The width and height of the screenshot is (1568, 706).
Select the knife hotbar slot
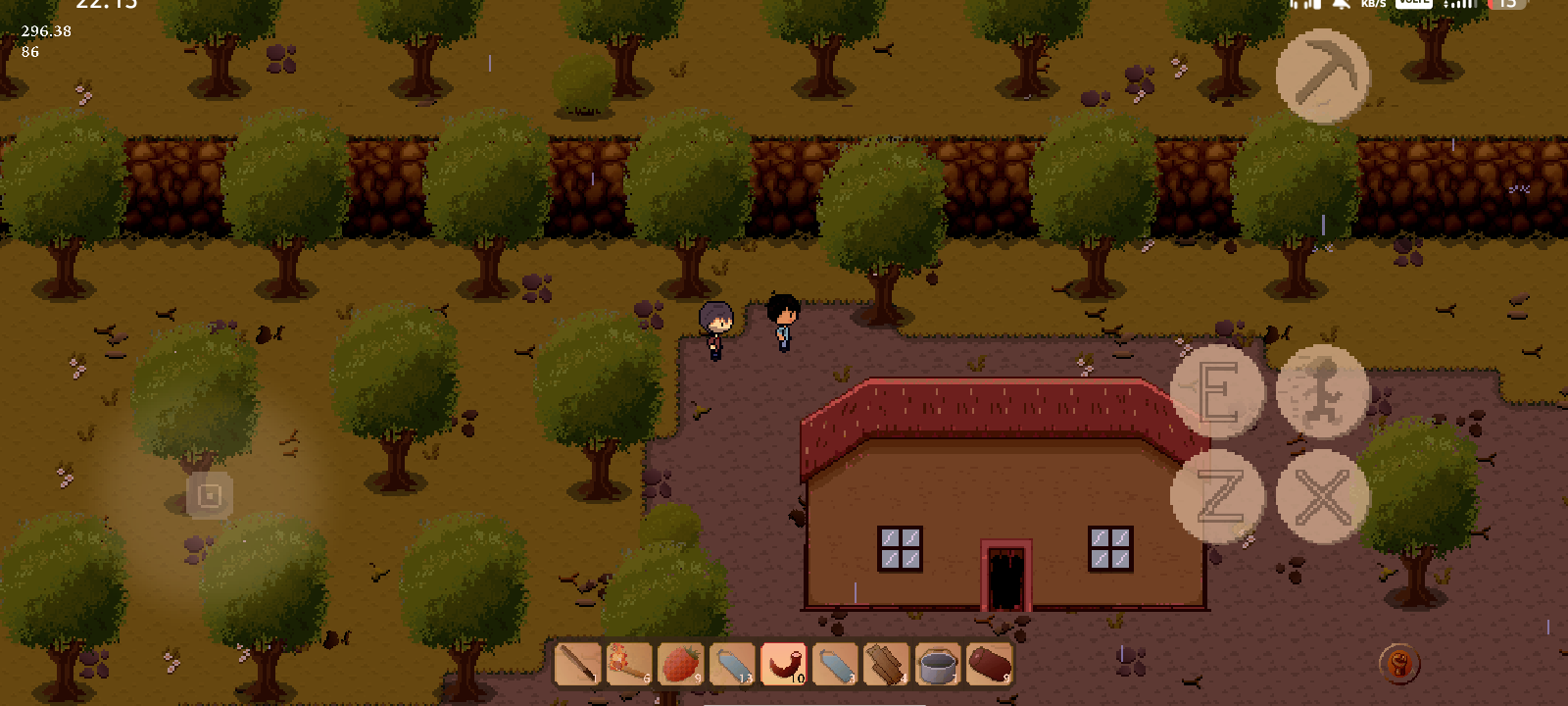coord(578,664)
